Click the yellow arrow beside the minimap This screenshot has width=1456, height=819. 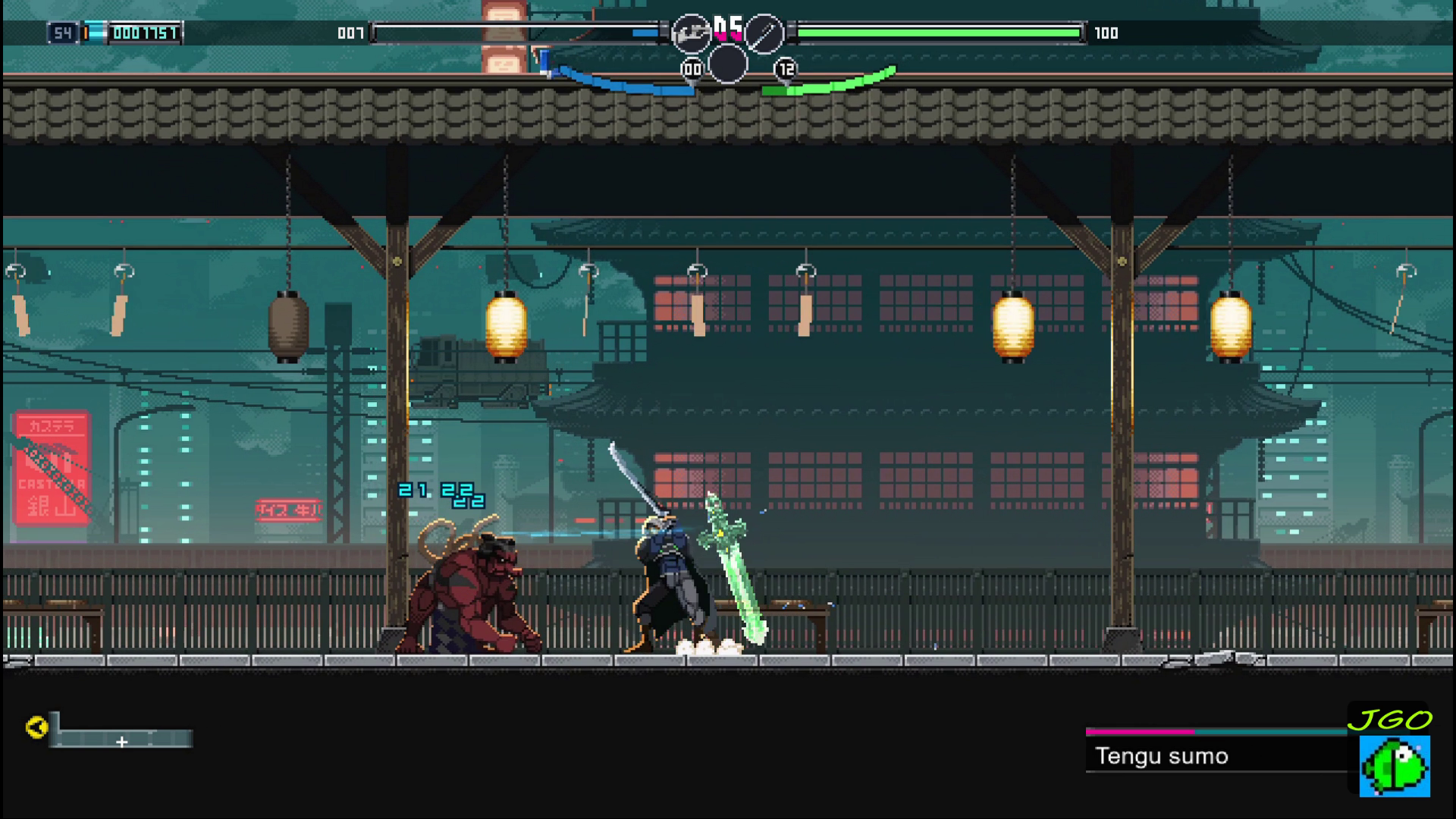tap(36, 727)
